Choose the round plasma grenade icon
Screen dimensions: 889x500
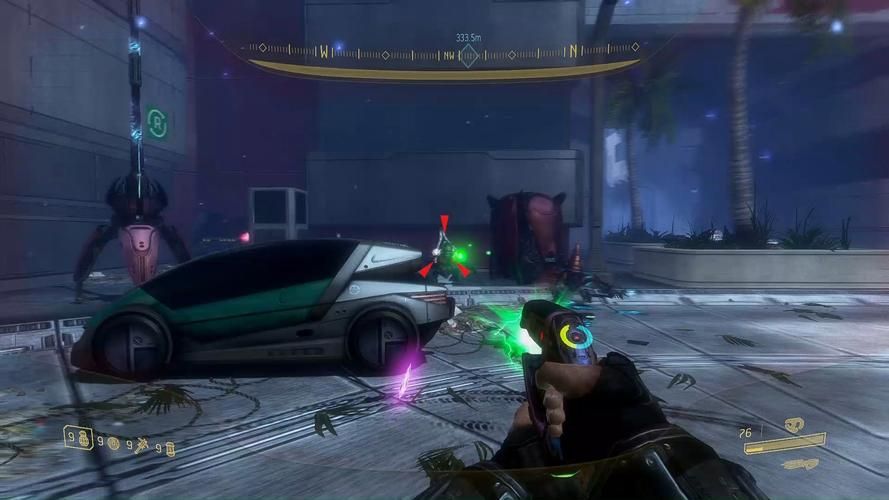(113, 443)
